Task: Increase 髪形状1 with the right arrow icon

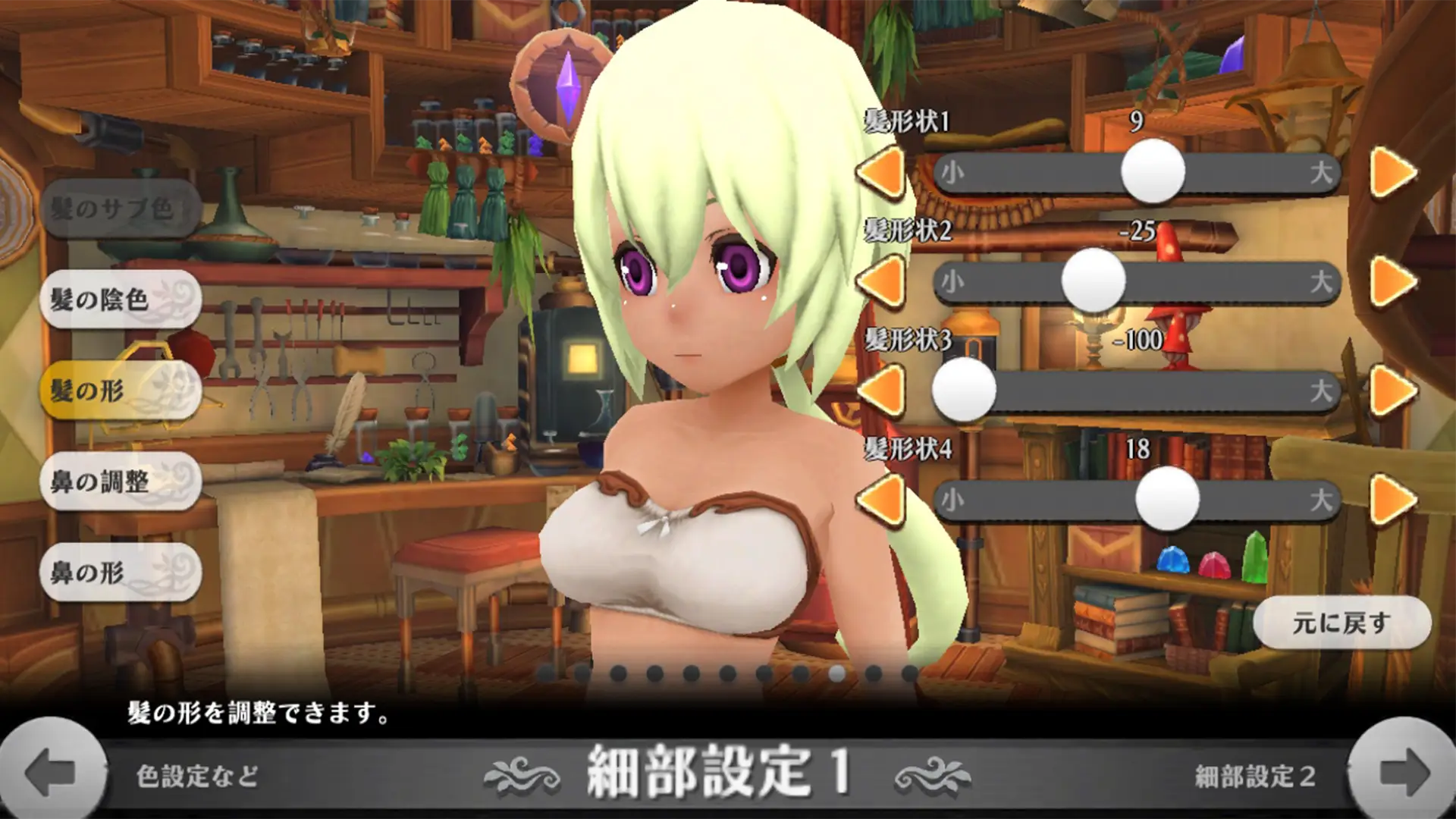Action: [x=1392, y=173]
